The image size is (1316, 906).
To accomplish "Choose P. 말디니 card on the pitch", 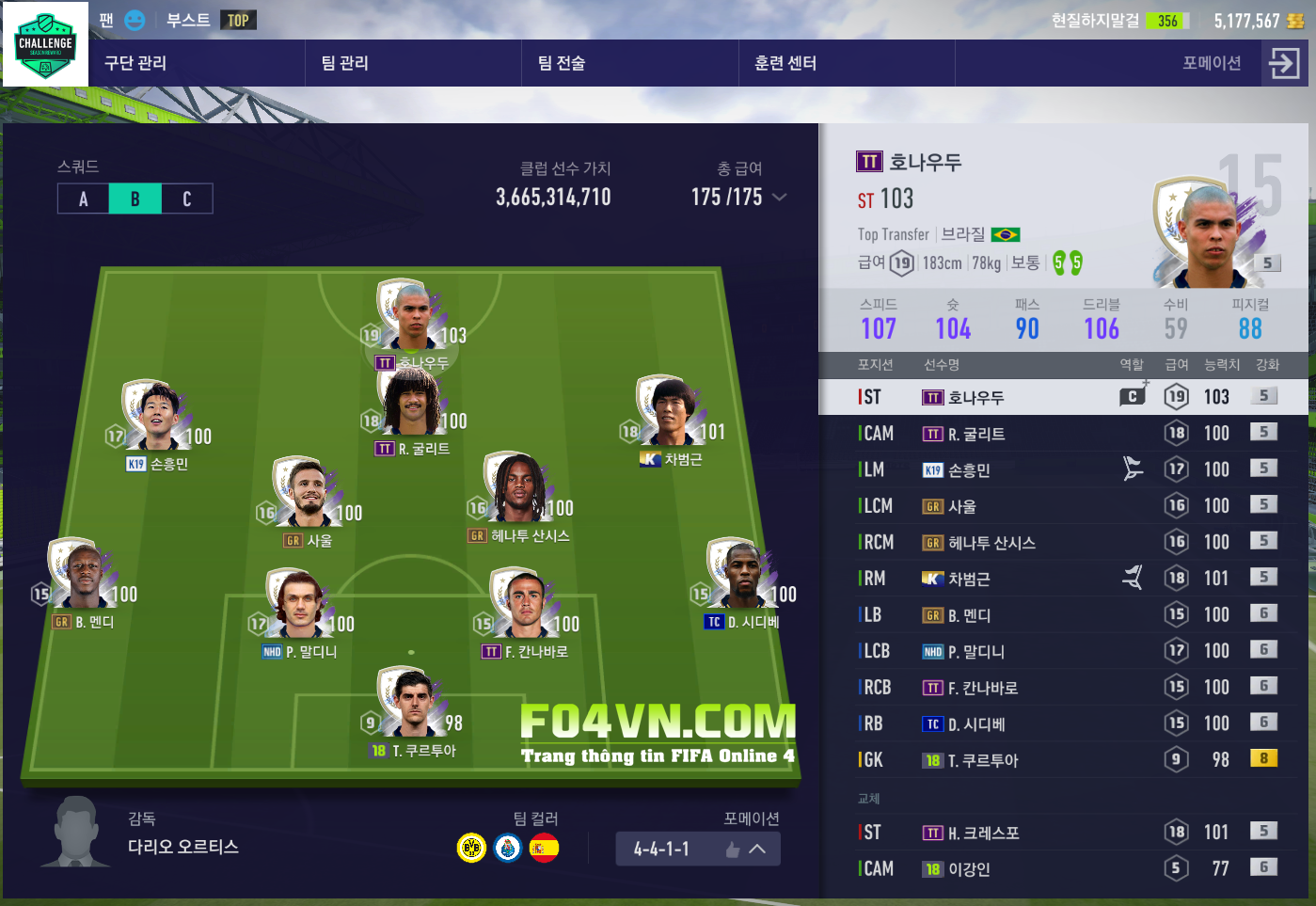I will (299, 607).
